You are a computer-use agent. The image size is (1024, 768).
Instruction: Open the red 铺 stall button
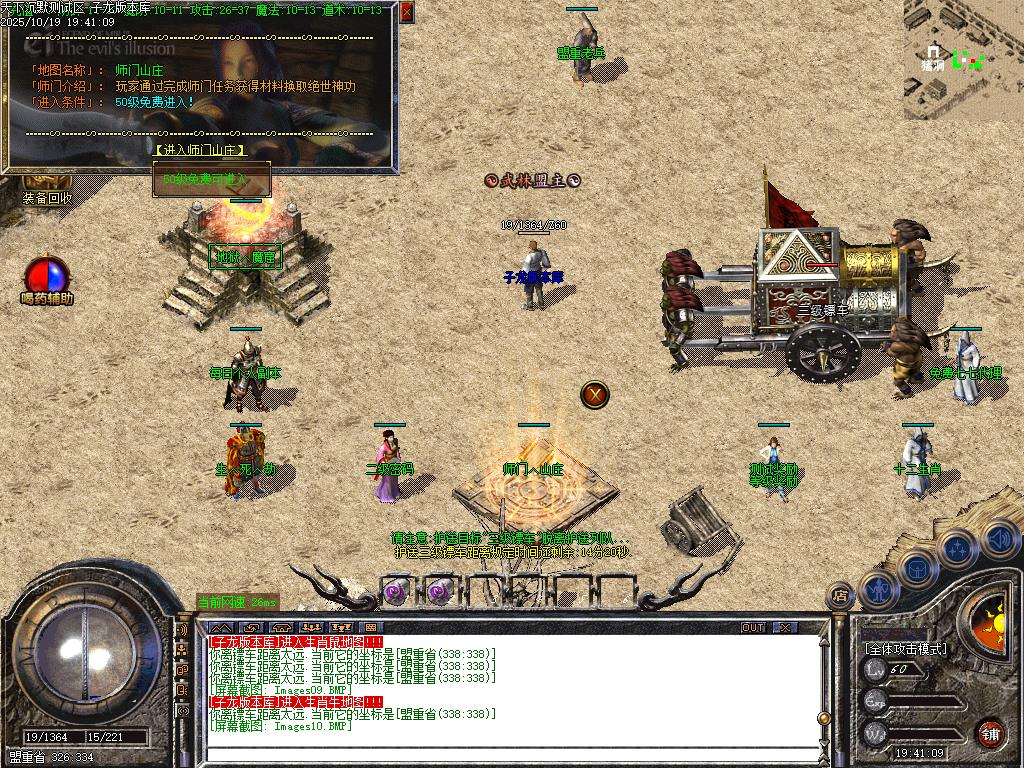pyautogui.click(x=990, y=733)
